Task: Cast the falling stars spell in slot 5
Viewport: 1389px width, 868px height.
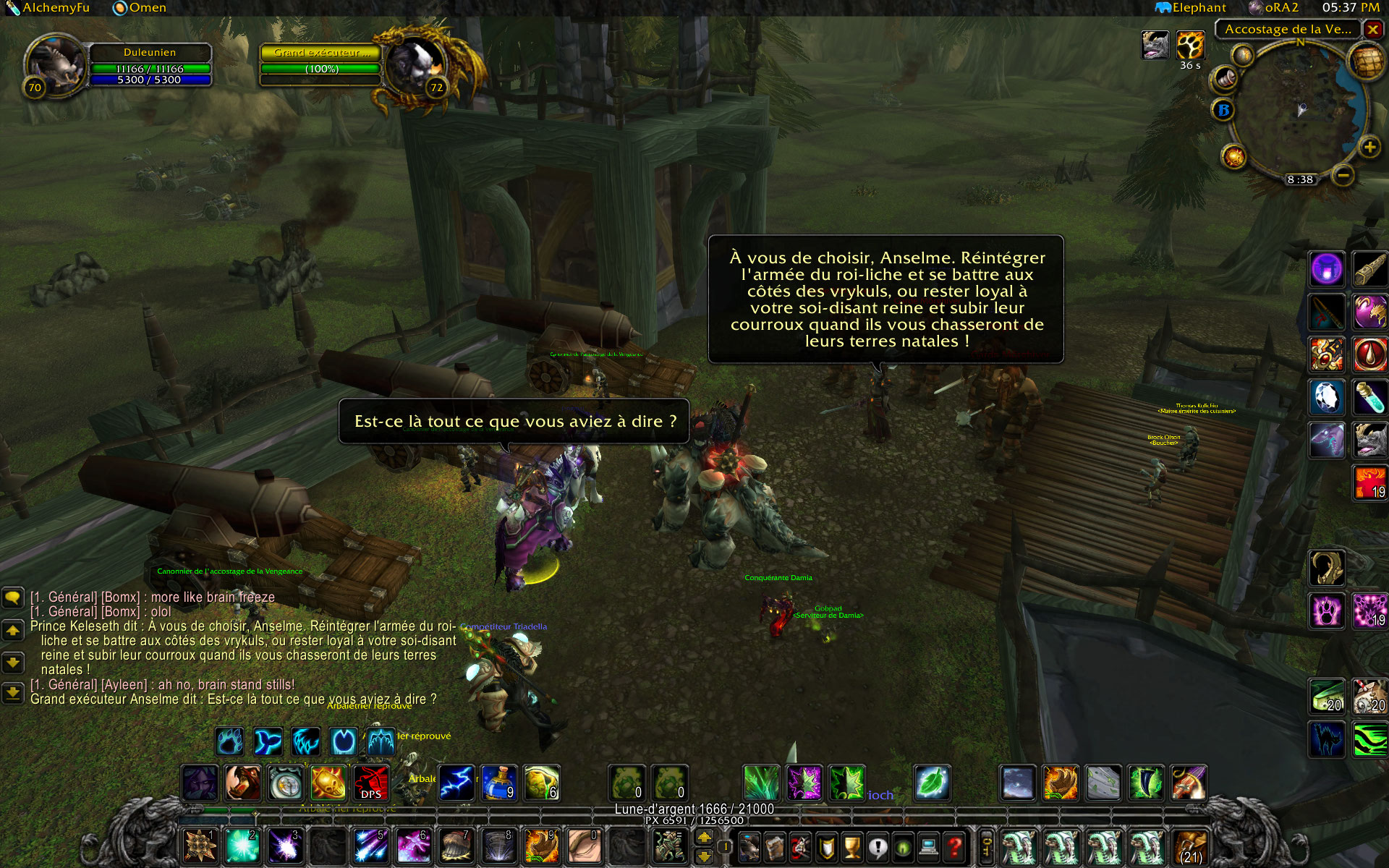Action: point(370,846)
